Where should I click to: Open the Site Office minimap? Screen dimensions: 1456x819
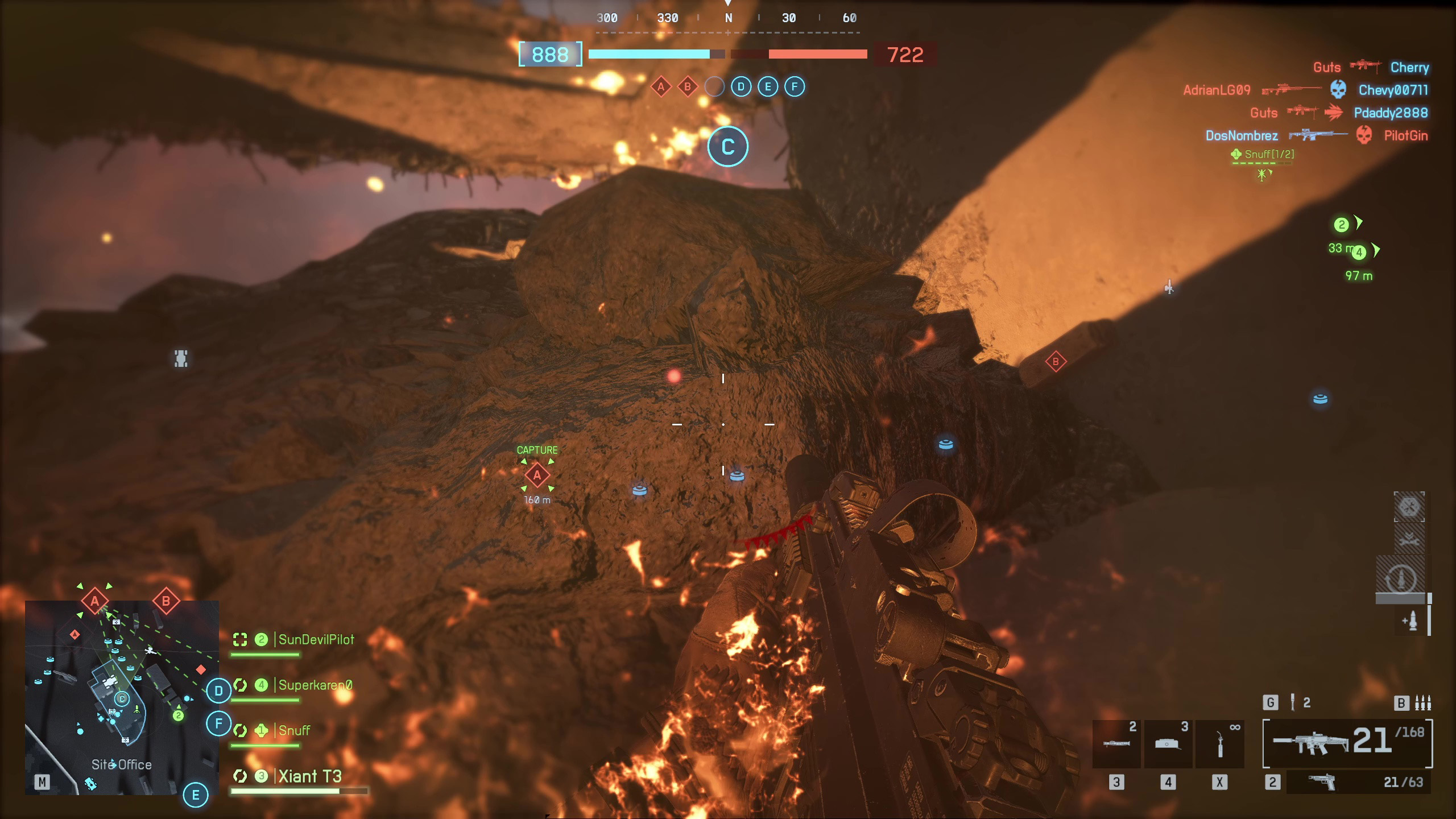(x=122, y=697)
